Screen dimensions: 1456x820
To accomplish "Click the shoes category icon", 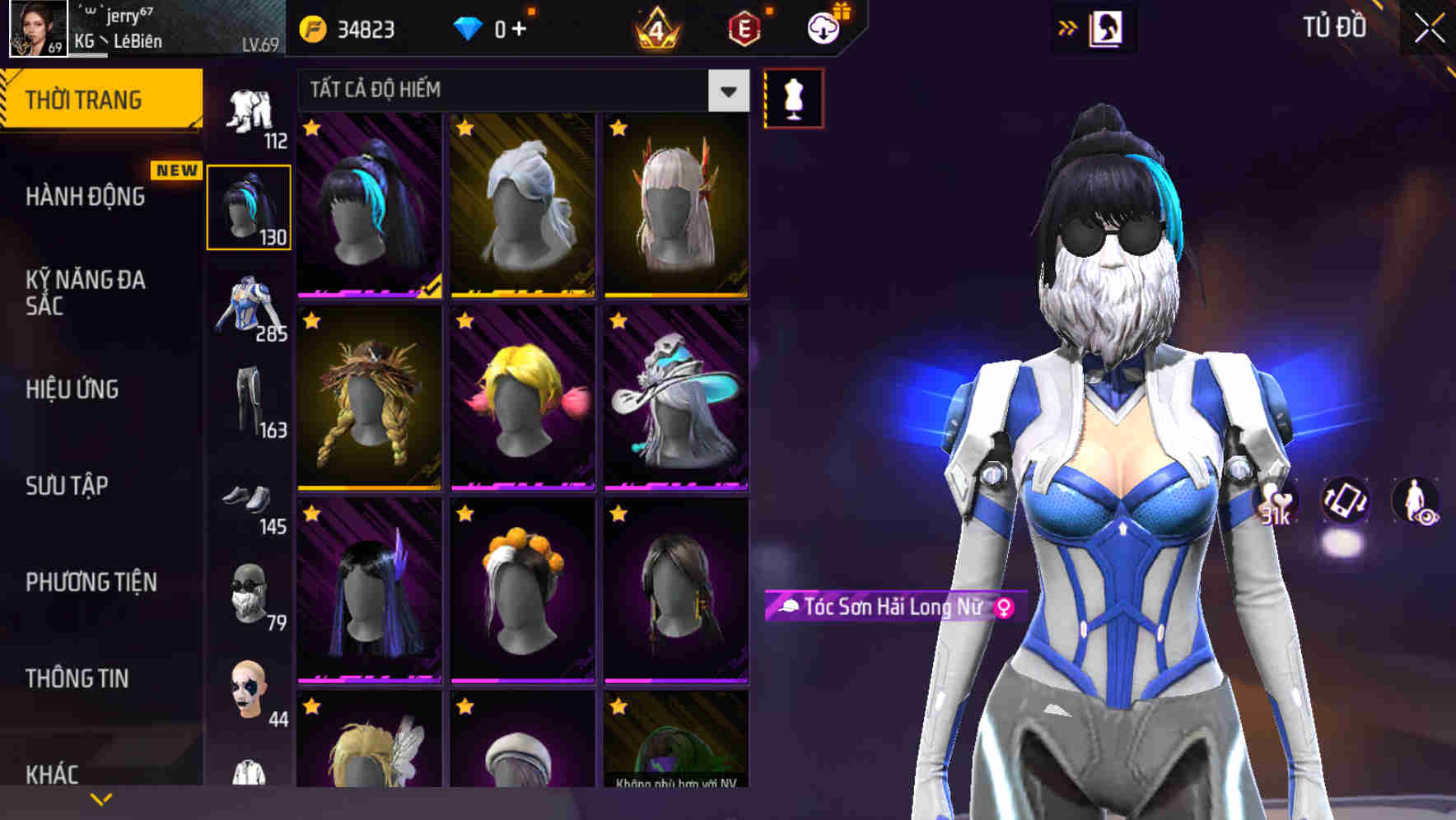I will click(250, 502).
